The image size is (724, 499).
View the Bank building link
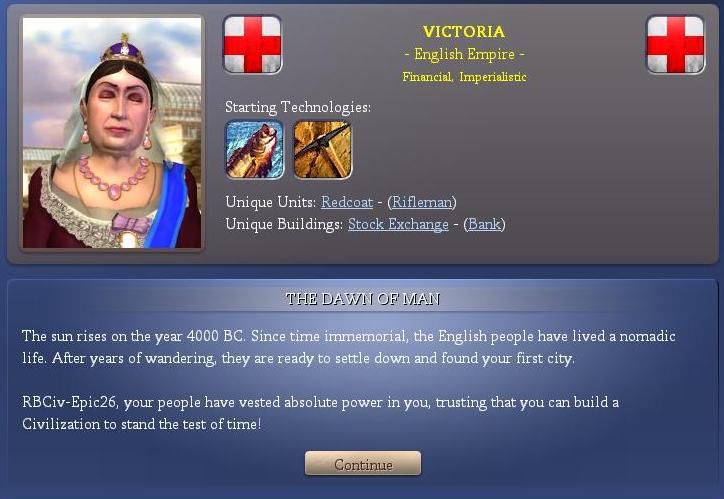(484, 225)
